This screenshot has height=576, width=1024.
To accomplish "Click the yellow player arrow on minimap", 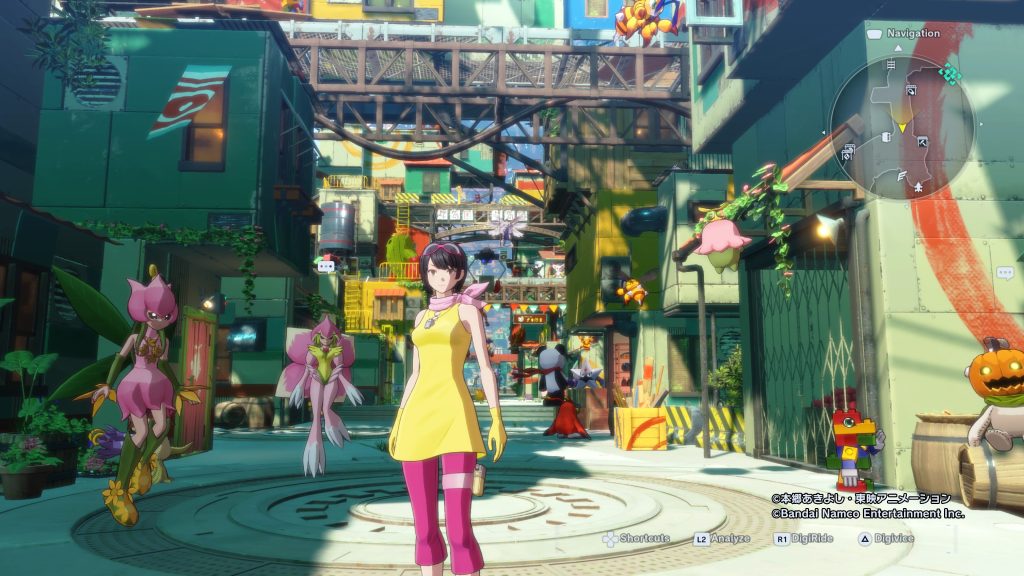I will [902, 128].
